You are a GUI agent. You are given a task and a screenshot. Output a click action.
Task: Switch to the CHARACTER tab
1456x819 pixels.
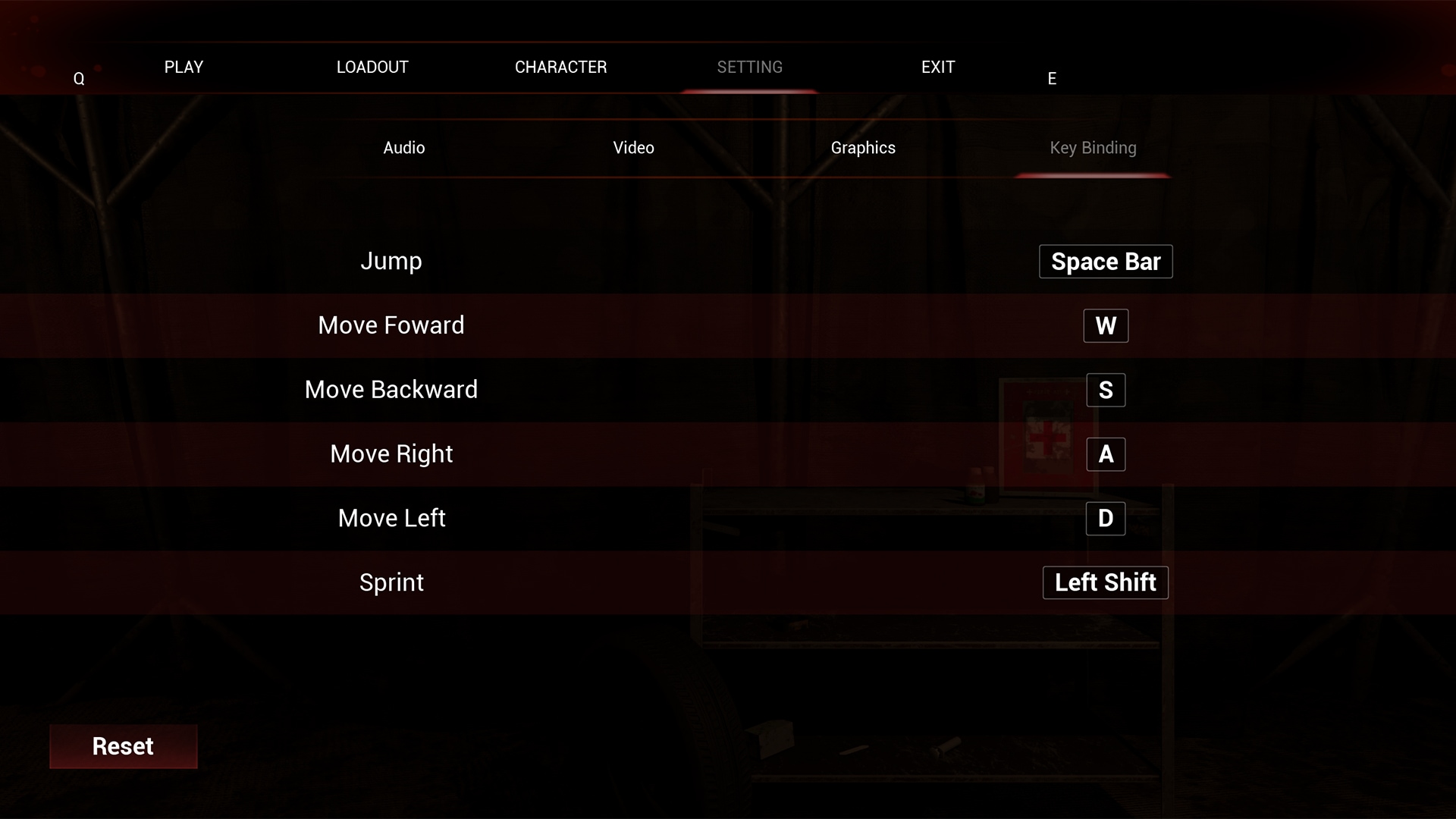560,67
